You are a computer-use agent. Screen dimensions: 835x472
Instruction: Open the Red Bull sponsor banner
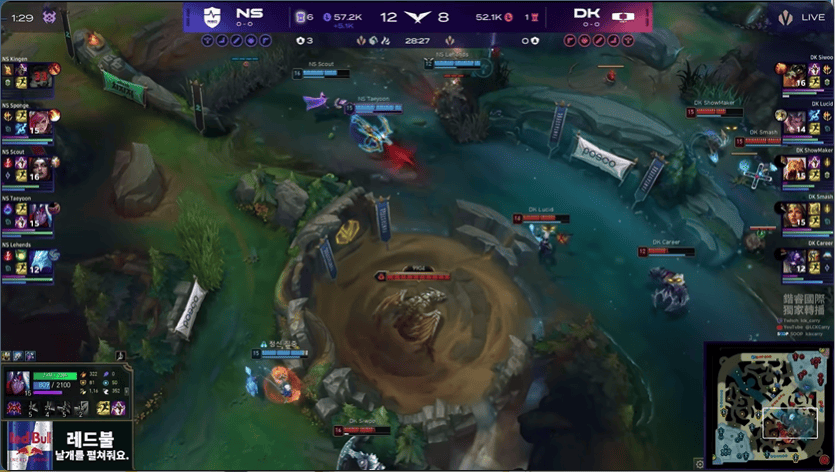coord(66,444)
